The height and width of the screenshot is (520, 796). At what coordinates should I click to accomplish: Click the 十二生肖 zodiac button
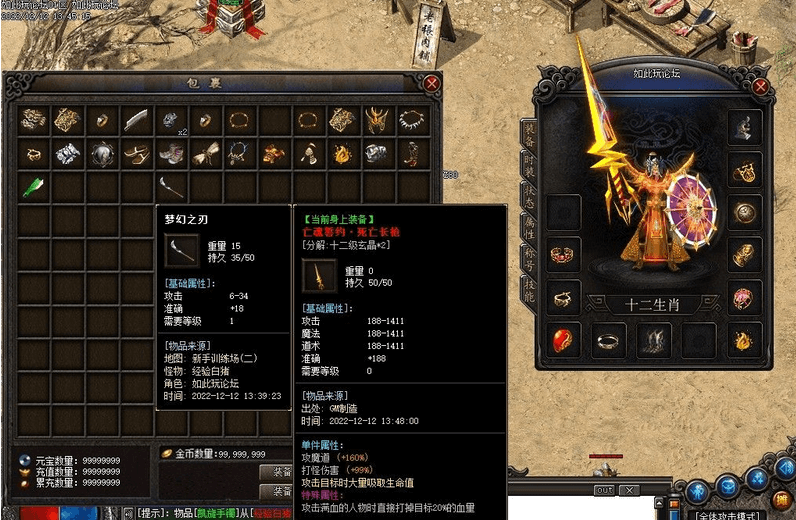tap(651, 304)
